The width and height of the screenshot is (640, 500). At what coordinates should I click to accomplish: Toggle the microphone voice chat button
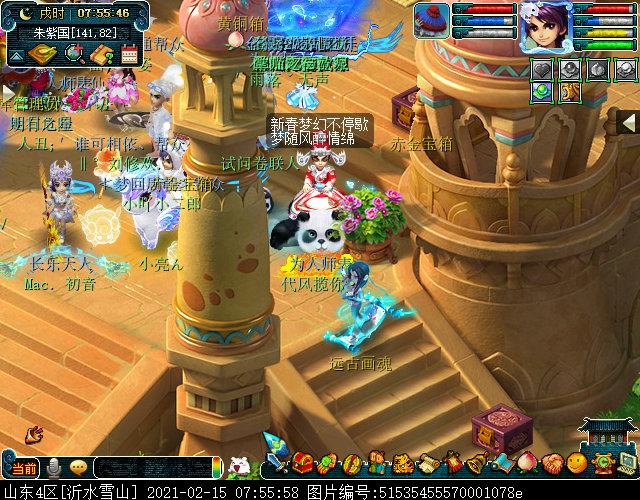point(52,467)
